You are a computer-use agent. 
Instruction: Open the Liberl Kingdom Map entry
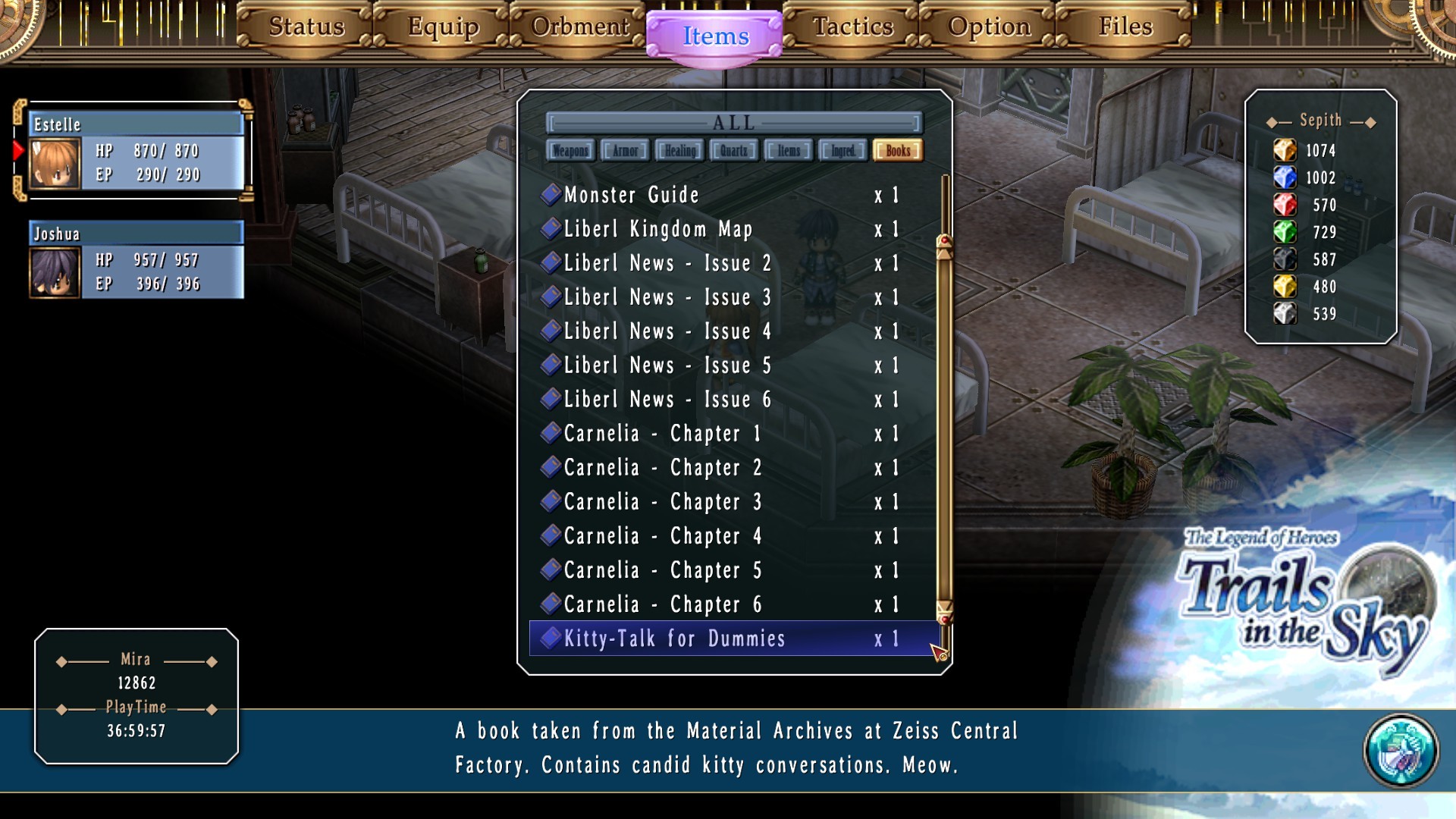coord(657,230)
